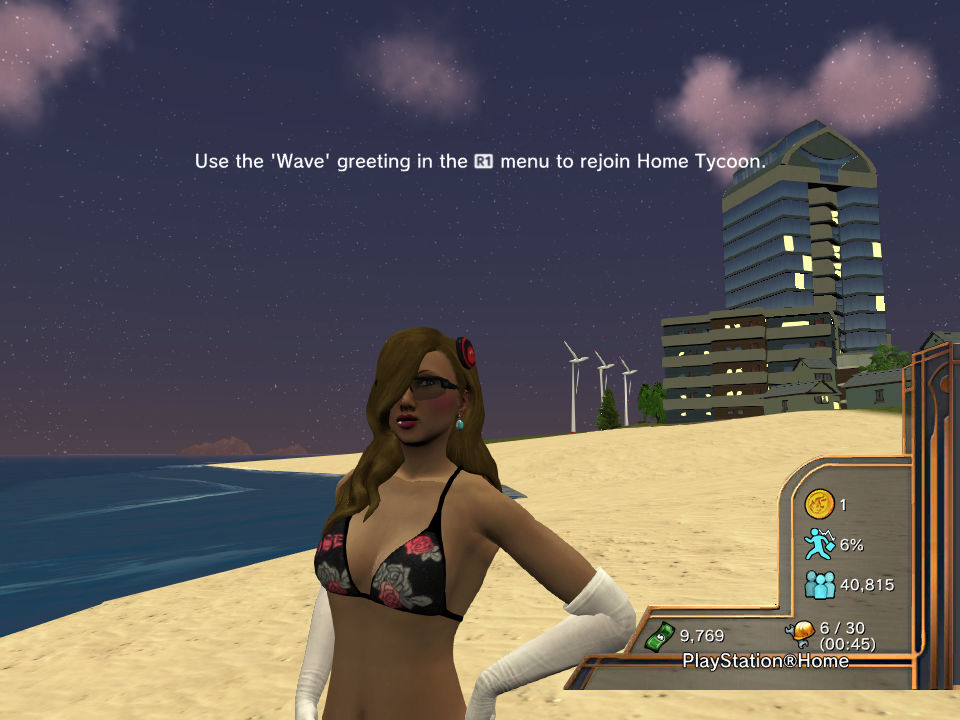Select the green cash bill icon
The image size is (960, 720).
coord(659,634)
